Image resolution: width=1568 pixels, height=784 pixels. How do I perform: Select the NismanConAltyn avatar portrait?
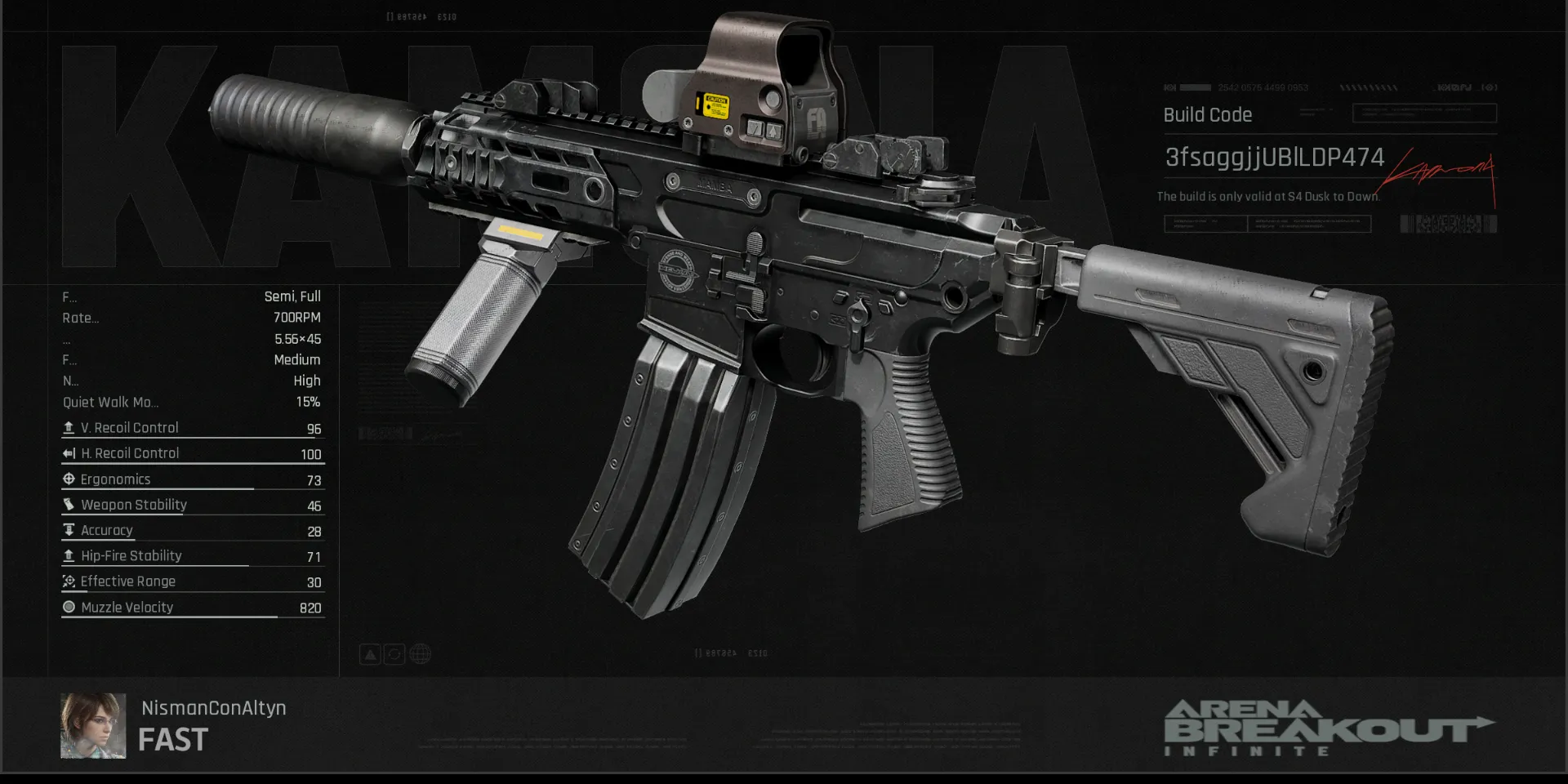tap(91, 725)
